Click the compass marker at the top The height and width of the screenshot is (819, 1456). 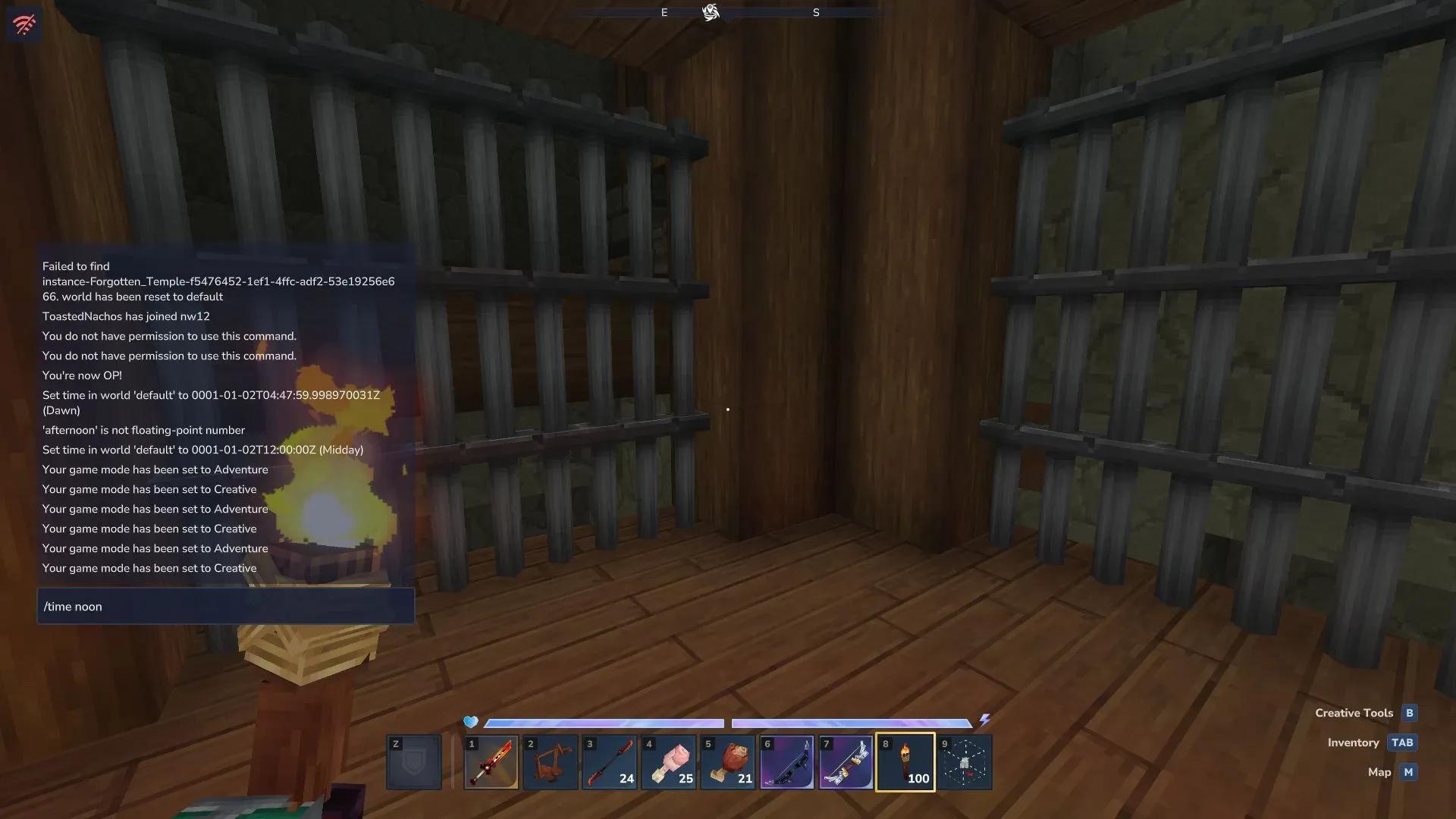[x=711, y=12]
